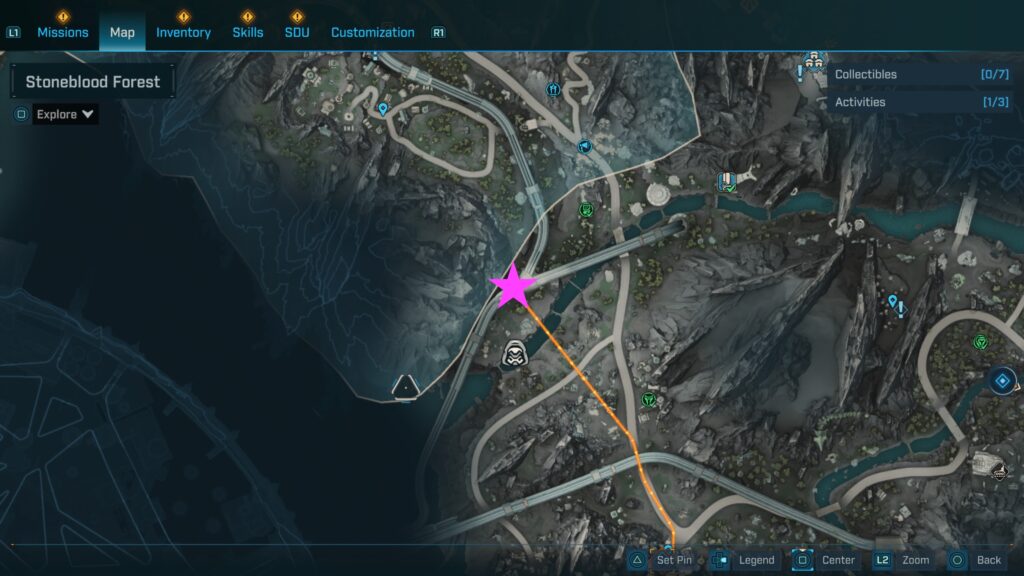Select the Map tab
This screenshot has width=1024, height=576.
[122, 32]
